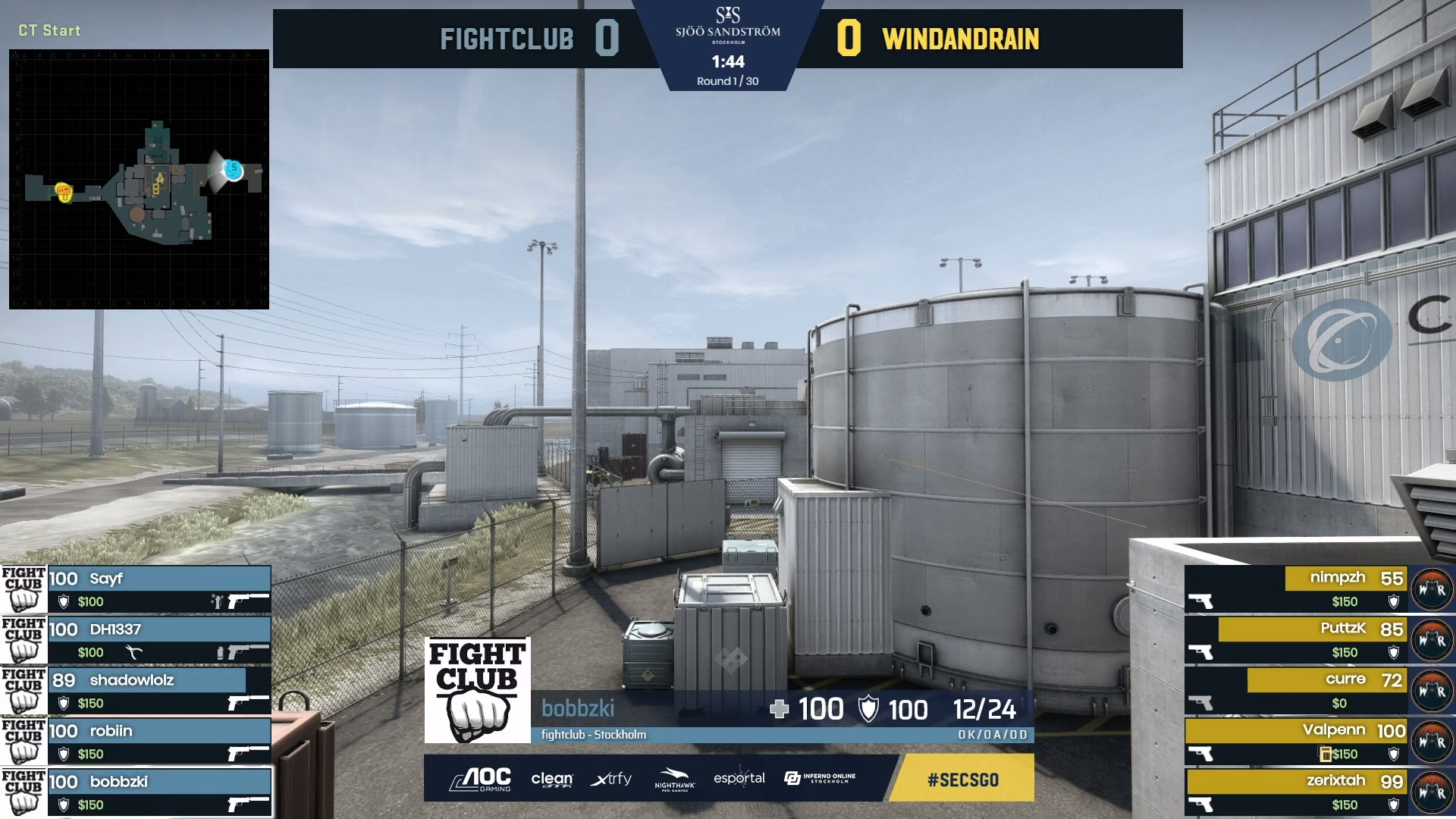This screenshot has width=1456, height=819.
Task: Choose DH1337 in the team list
Action: 158,640
